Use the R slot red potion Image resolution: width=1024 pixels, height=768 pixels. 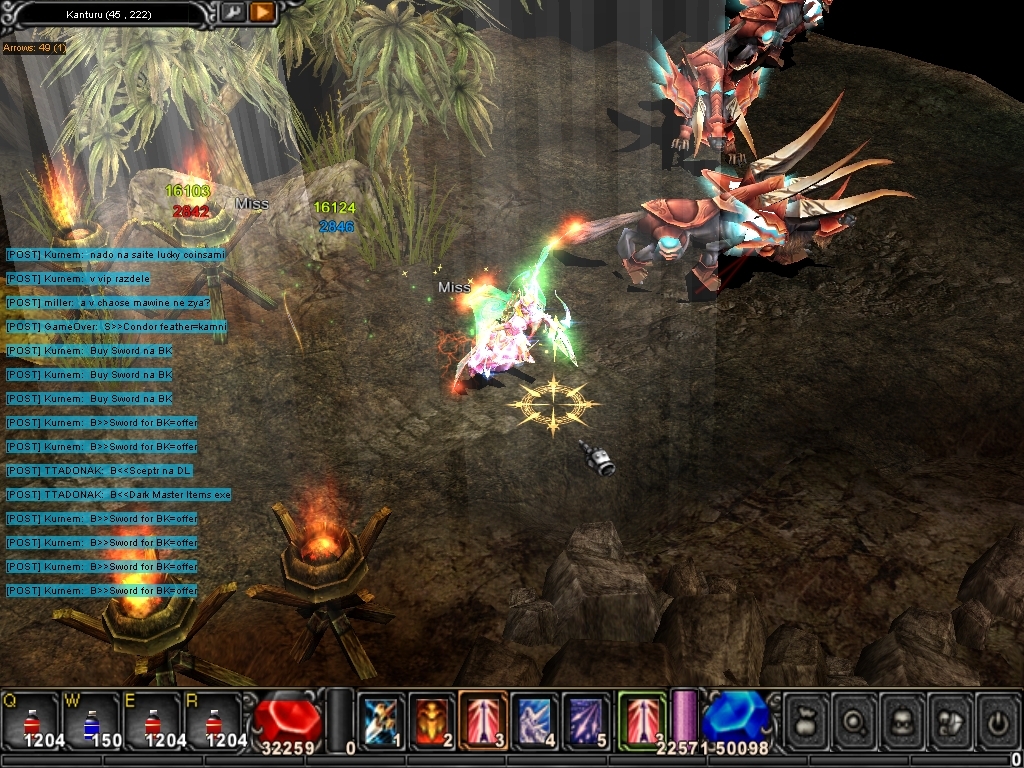tap(212, 722)
